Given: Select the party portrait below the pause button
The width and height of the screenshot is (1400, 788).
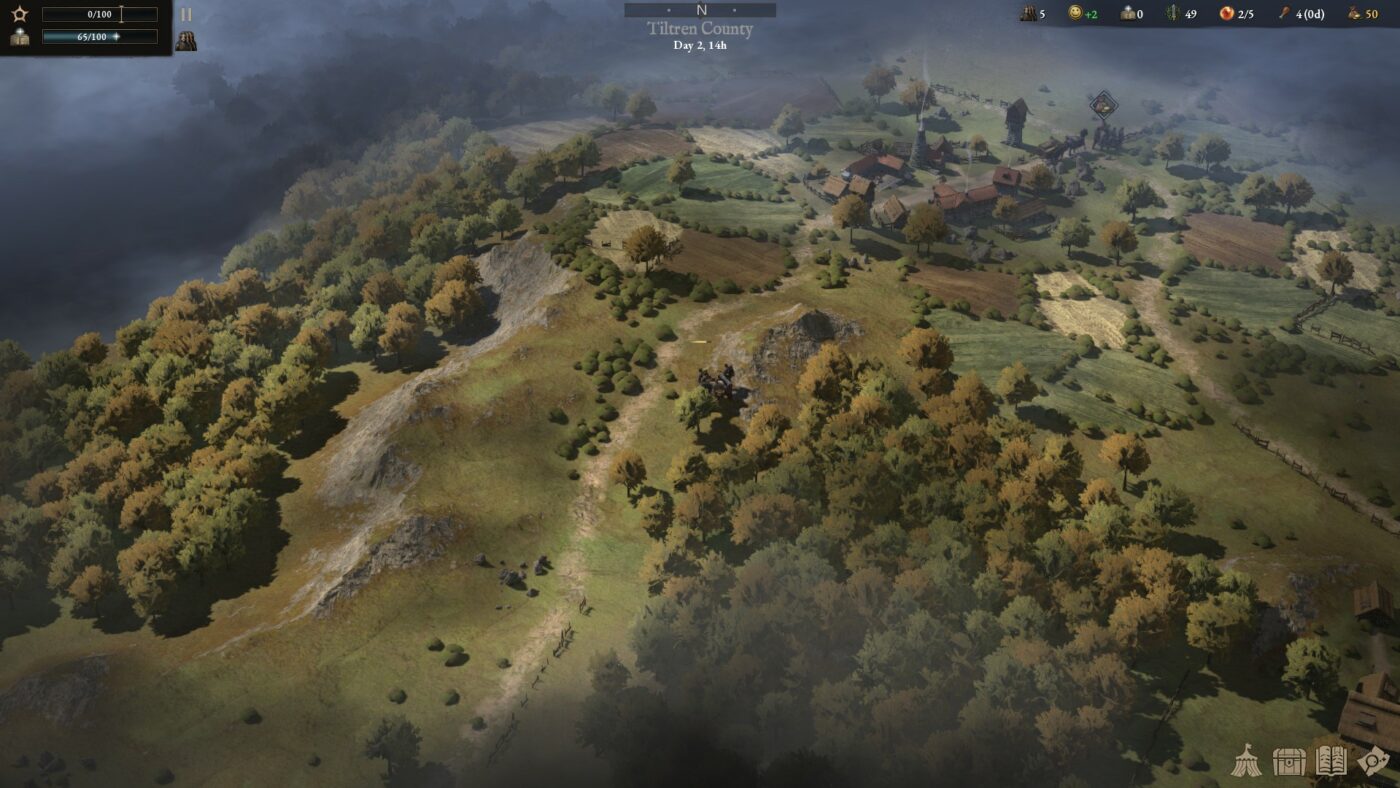Looking at the screenshot, I should (186, 39).
